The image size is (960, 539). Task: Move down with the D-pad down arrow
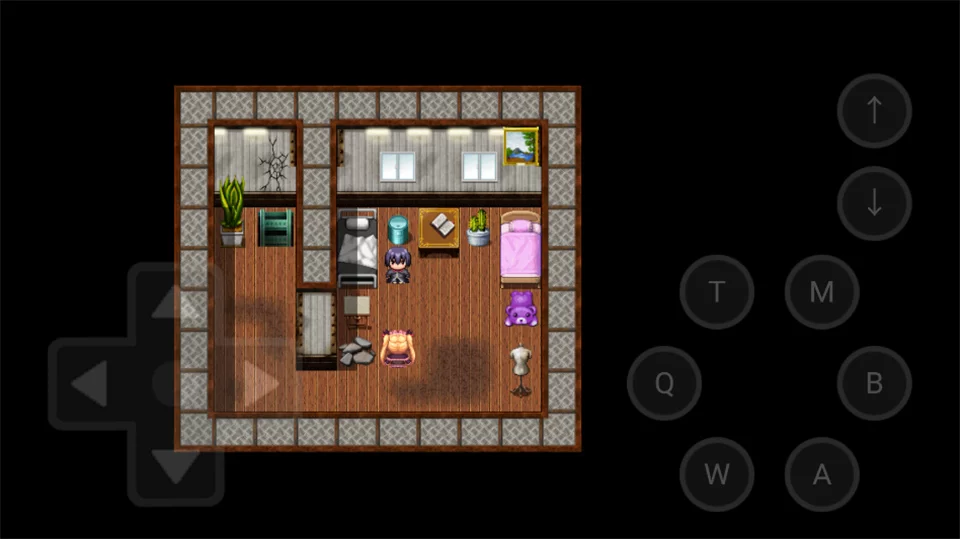click(x=175, y=466)
